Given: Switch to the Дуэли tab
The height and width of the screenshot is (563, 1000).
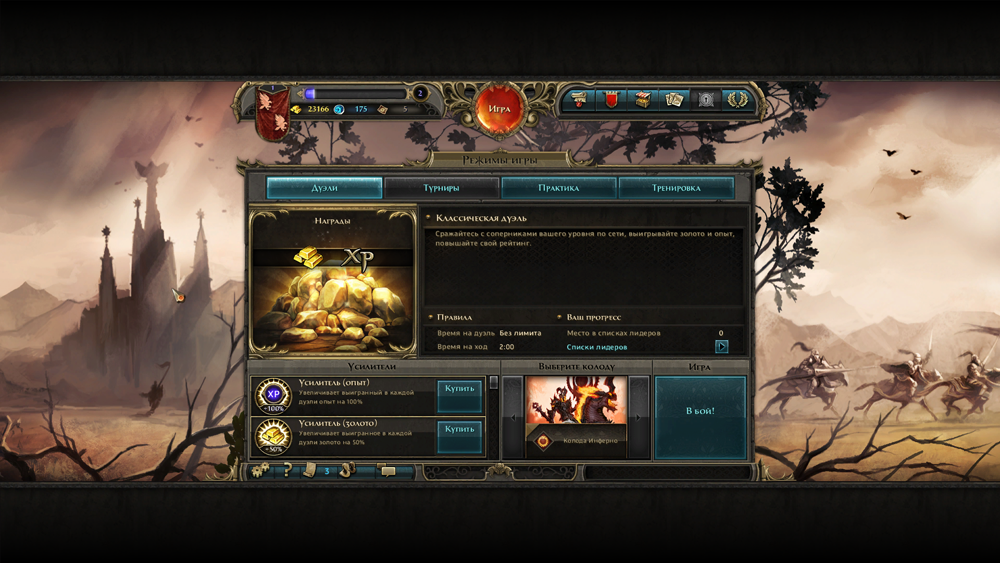Looking at the screenshot, I should click(x=324, y=188).
